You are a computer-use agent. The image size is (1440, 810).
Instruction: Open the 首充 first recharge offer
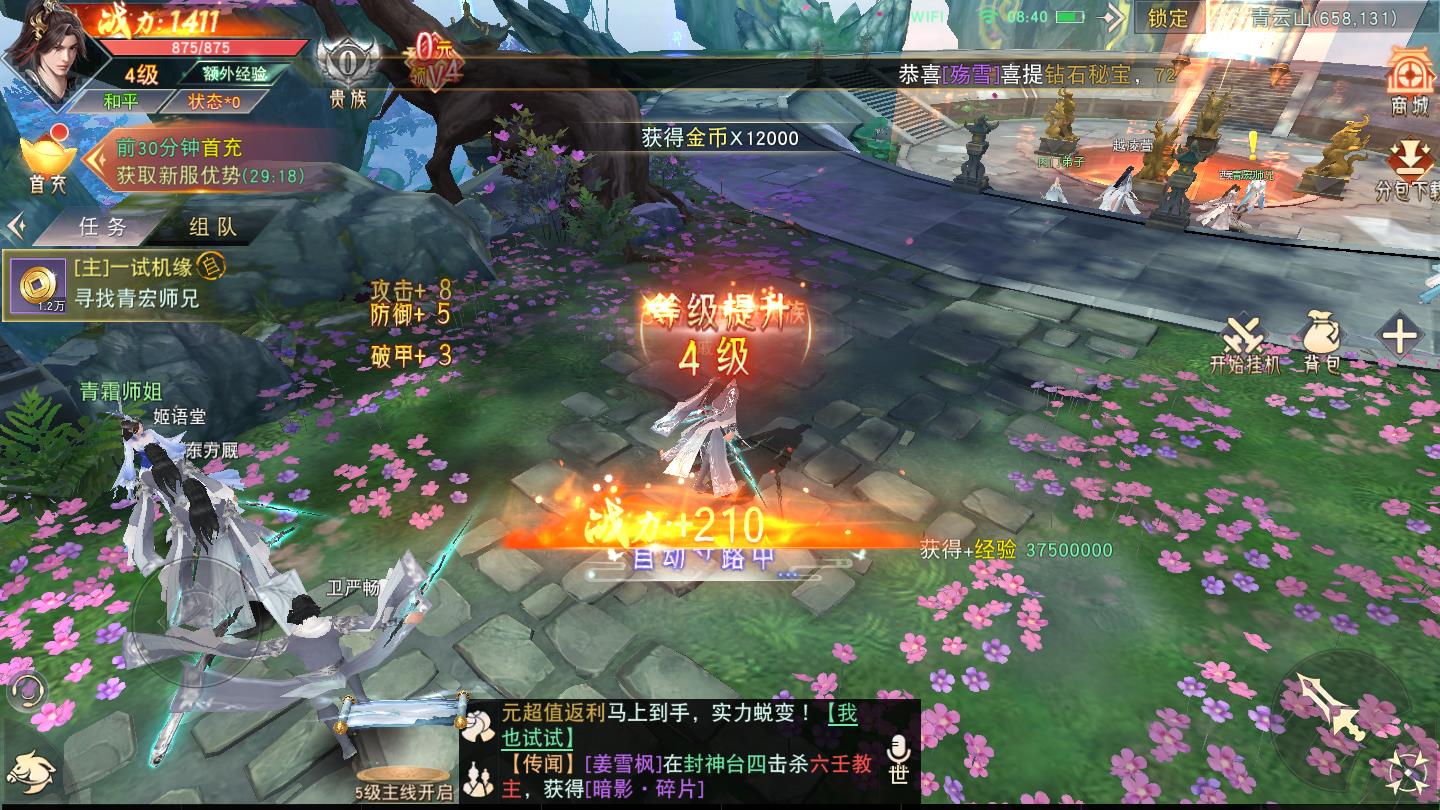coord(47,160)
